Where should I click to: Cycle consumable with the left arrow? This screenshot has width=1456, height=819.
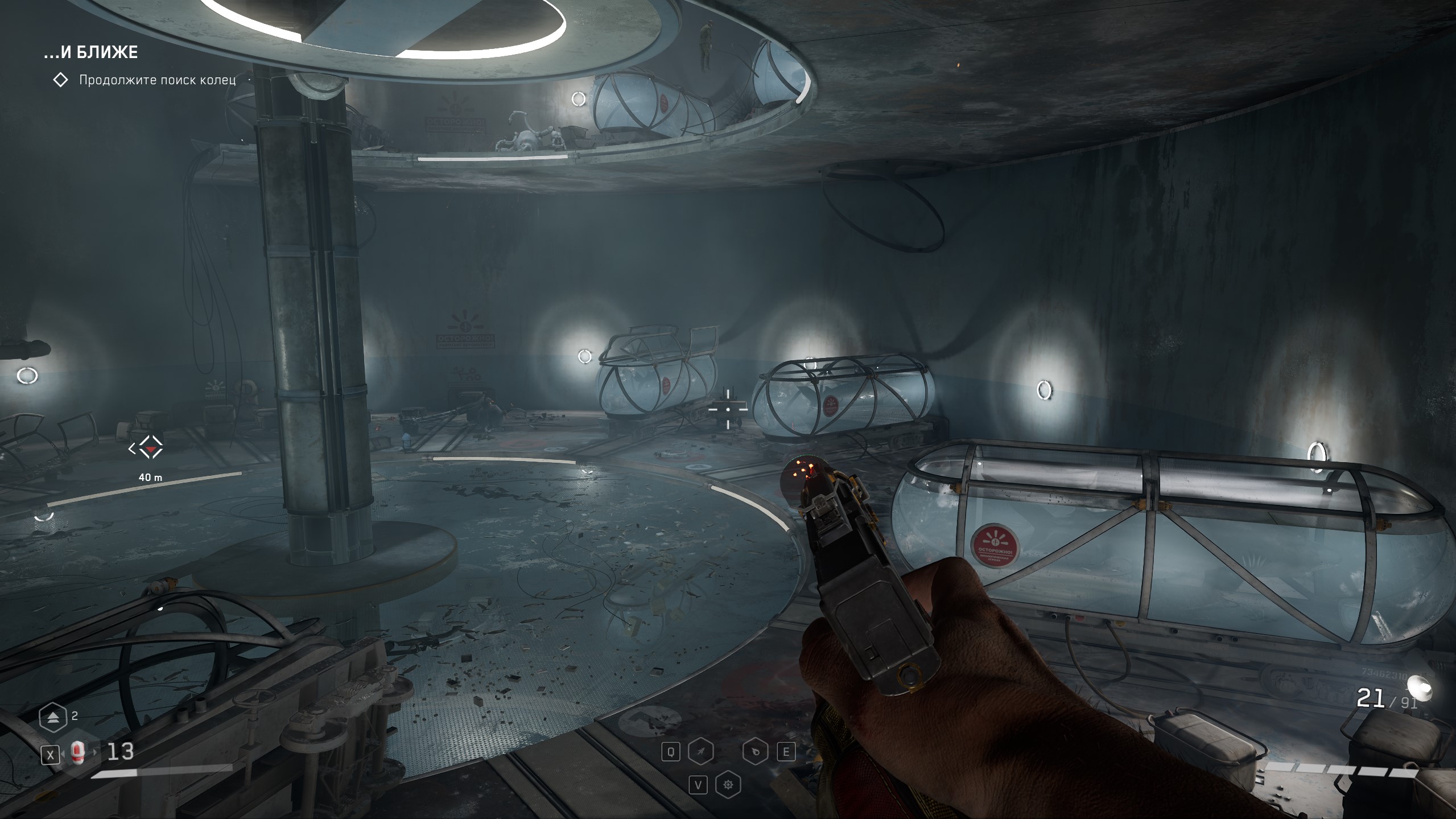(x=63, y=754)
